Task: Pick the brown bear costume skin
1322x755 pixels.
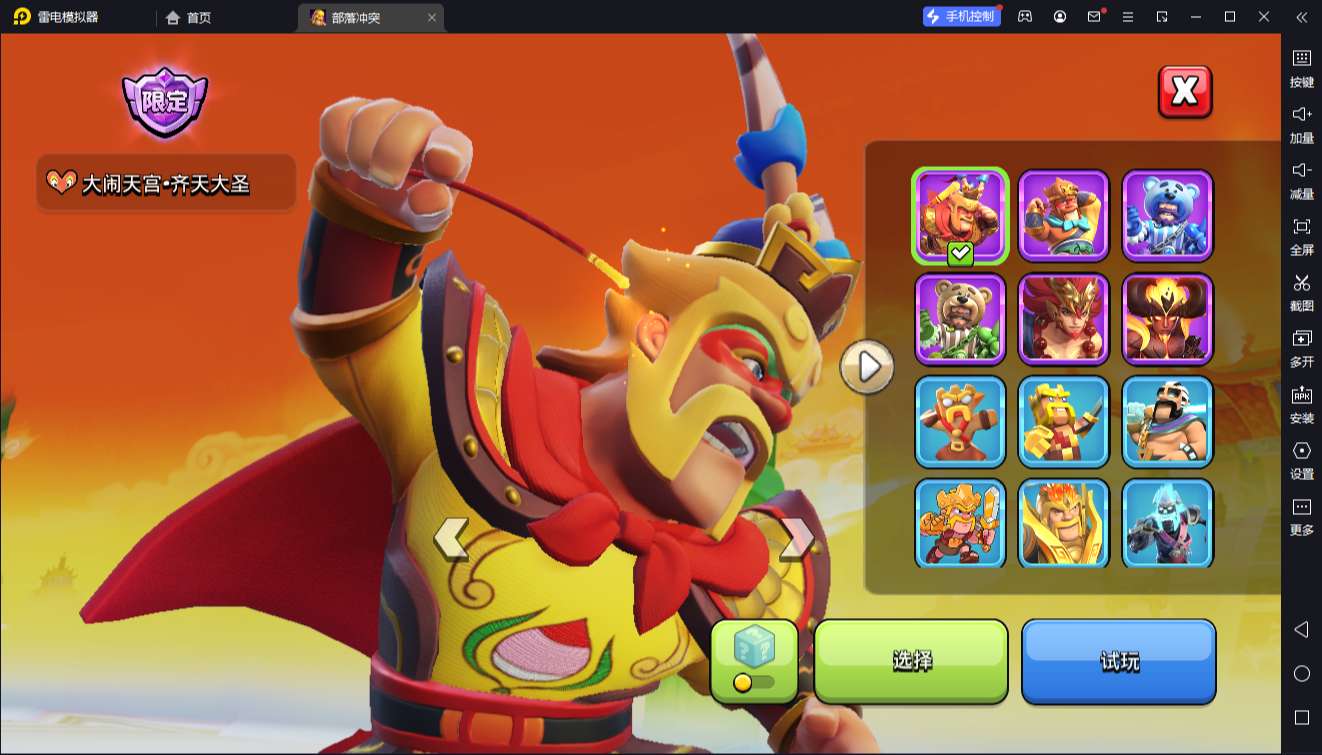Action: click(x=960, y=319)
